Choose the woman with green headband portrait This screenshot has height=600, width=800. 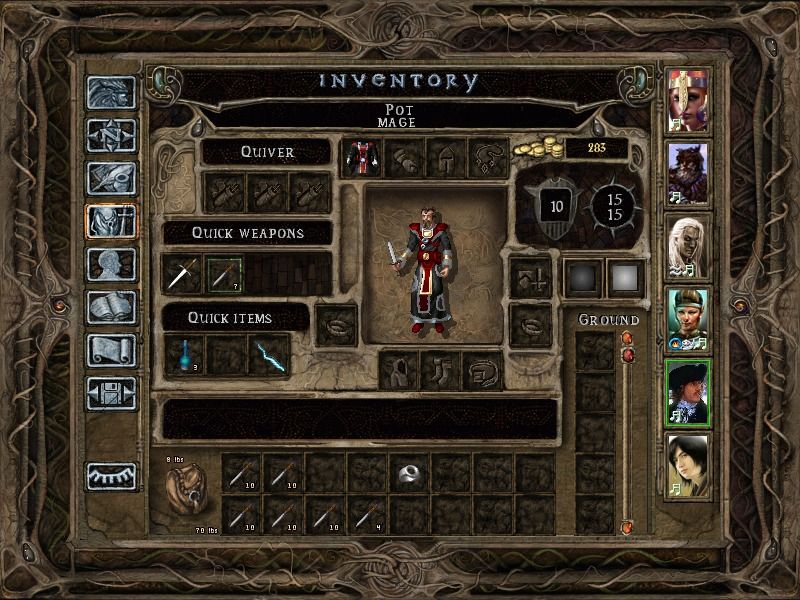[688, 320]
